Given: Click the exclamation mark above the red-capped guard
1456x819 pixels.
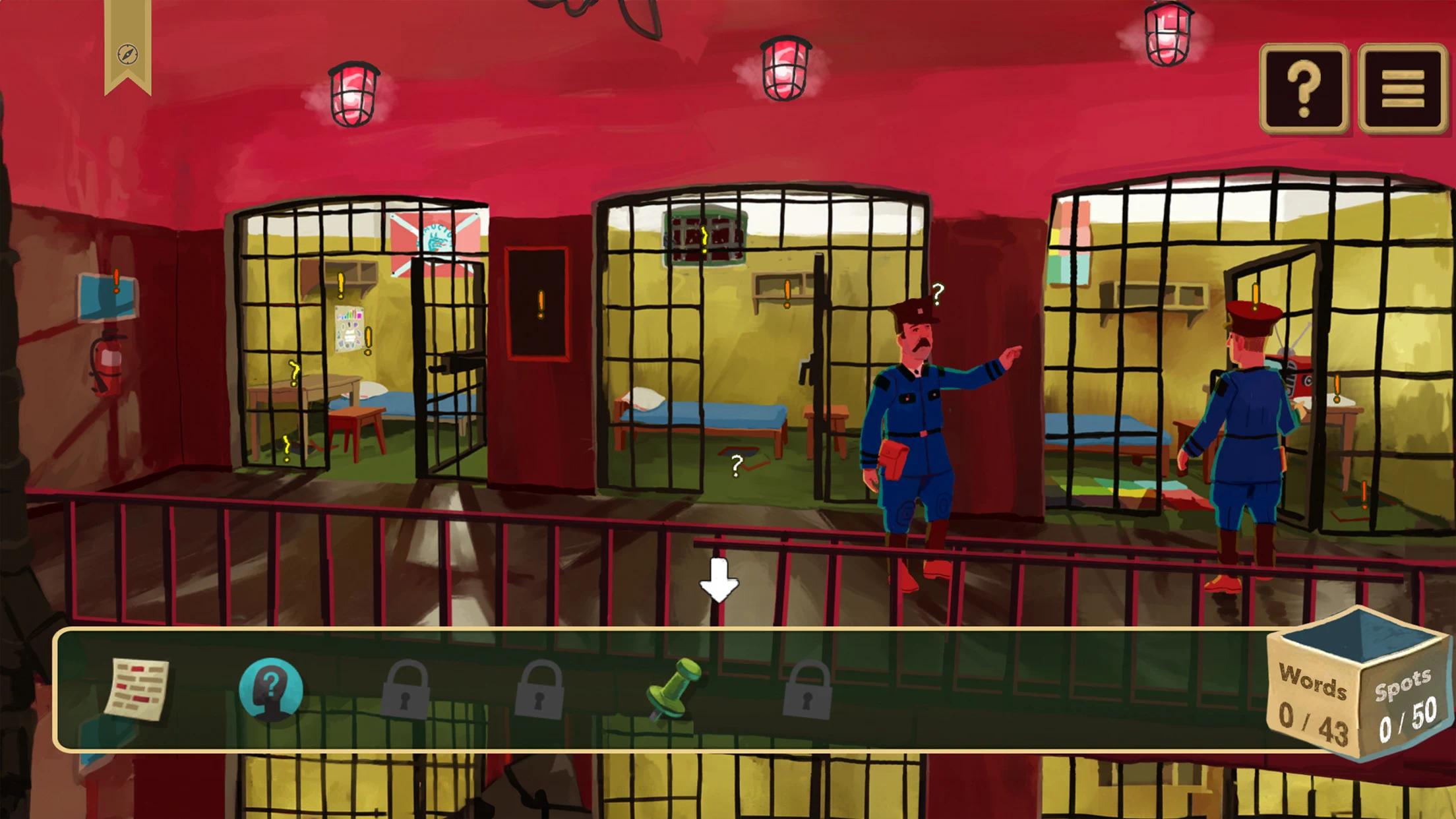Looking at the screenshot, I should 1256,296.
